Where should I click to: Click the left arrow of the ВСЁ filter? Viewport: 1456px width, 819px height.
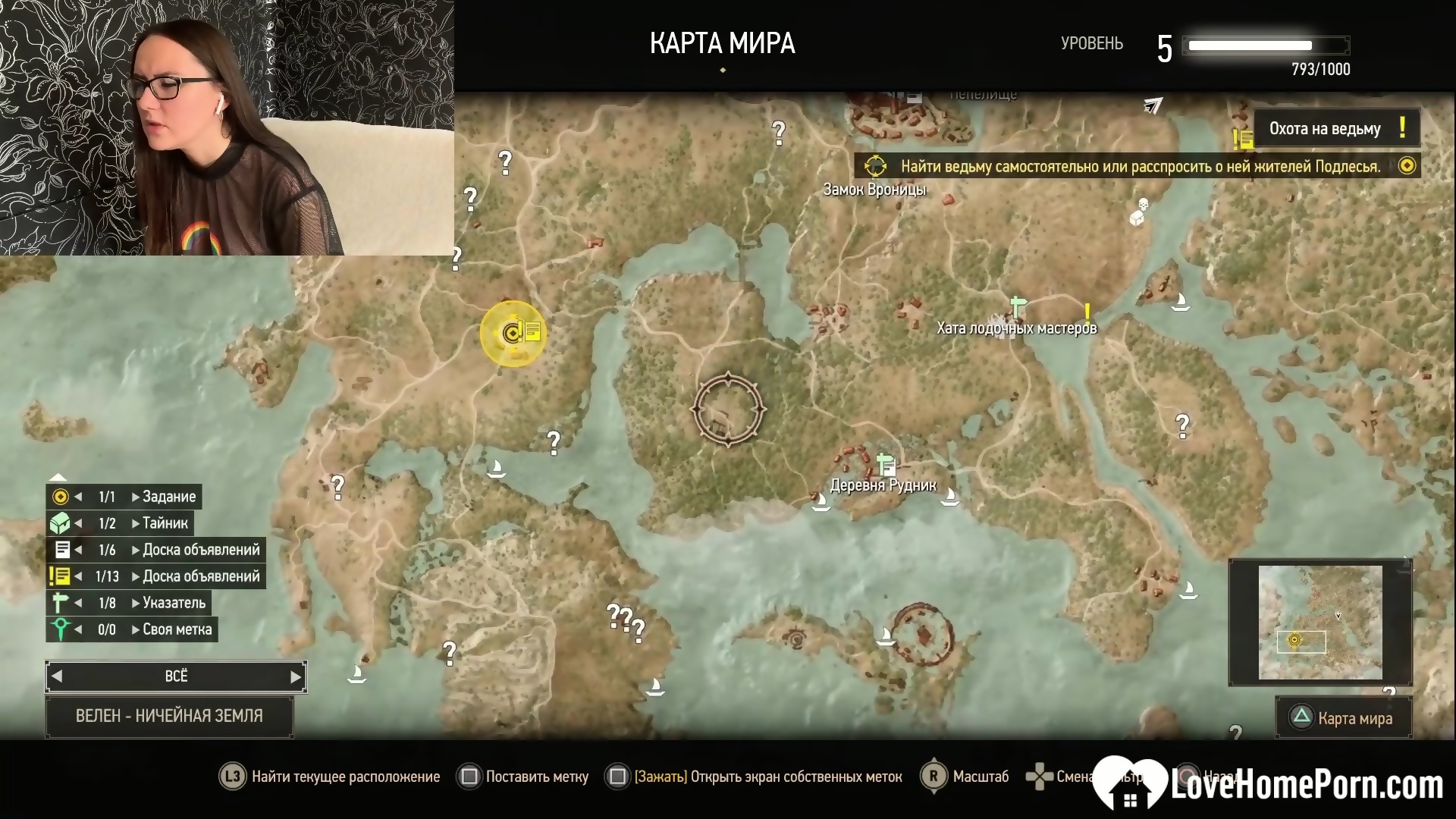point(57,676)
